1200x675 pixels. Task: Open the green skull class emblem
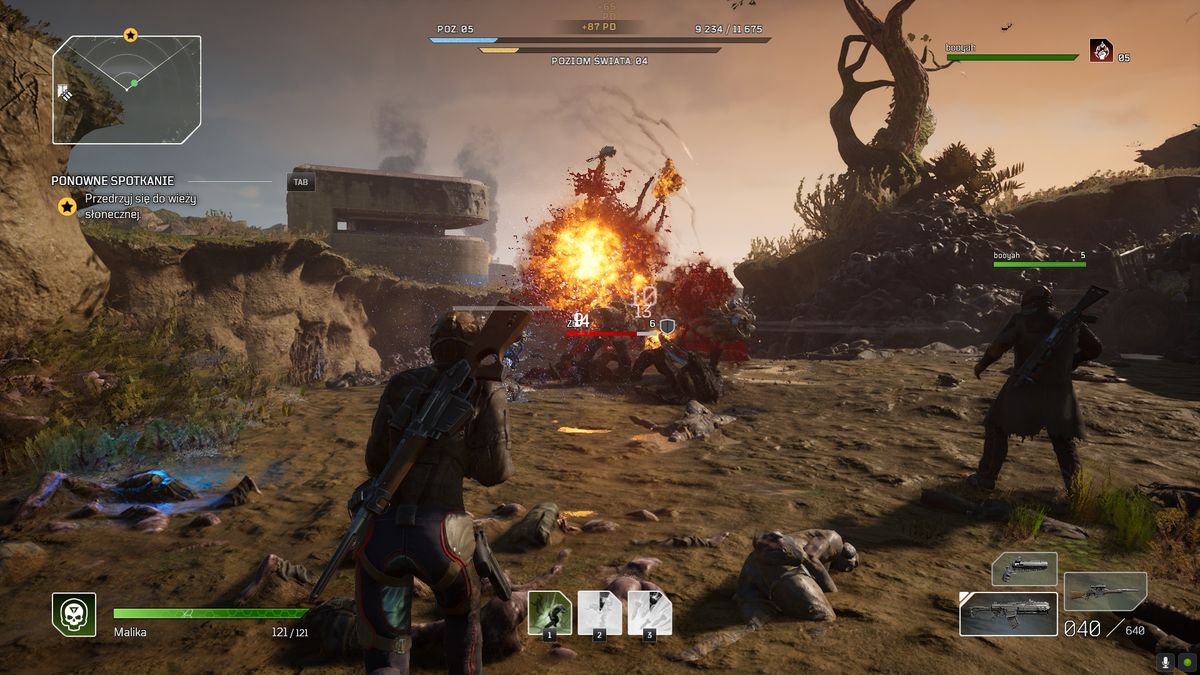tap(74, 614)
